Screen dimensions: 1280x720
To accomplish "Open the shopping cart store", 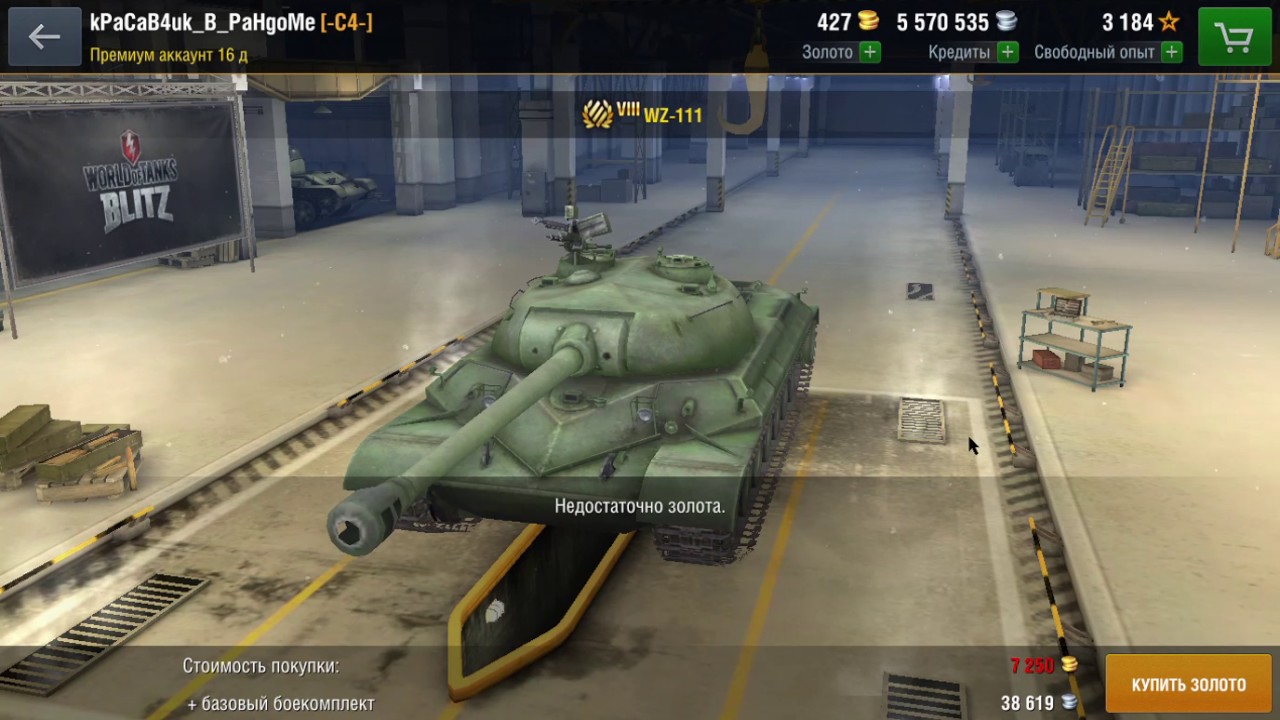I will pos(1234,36).
